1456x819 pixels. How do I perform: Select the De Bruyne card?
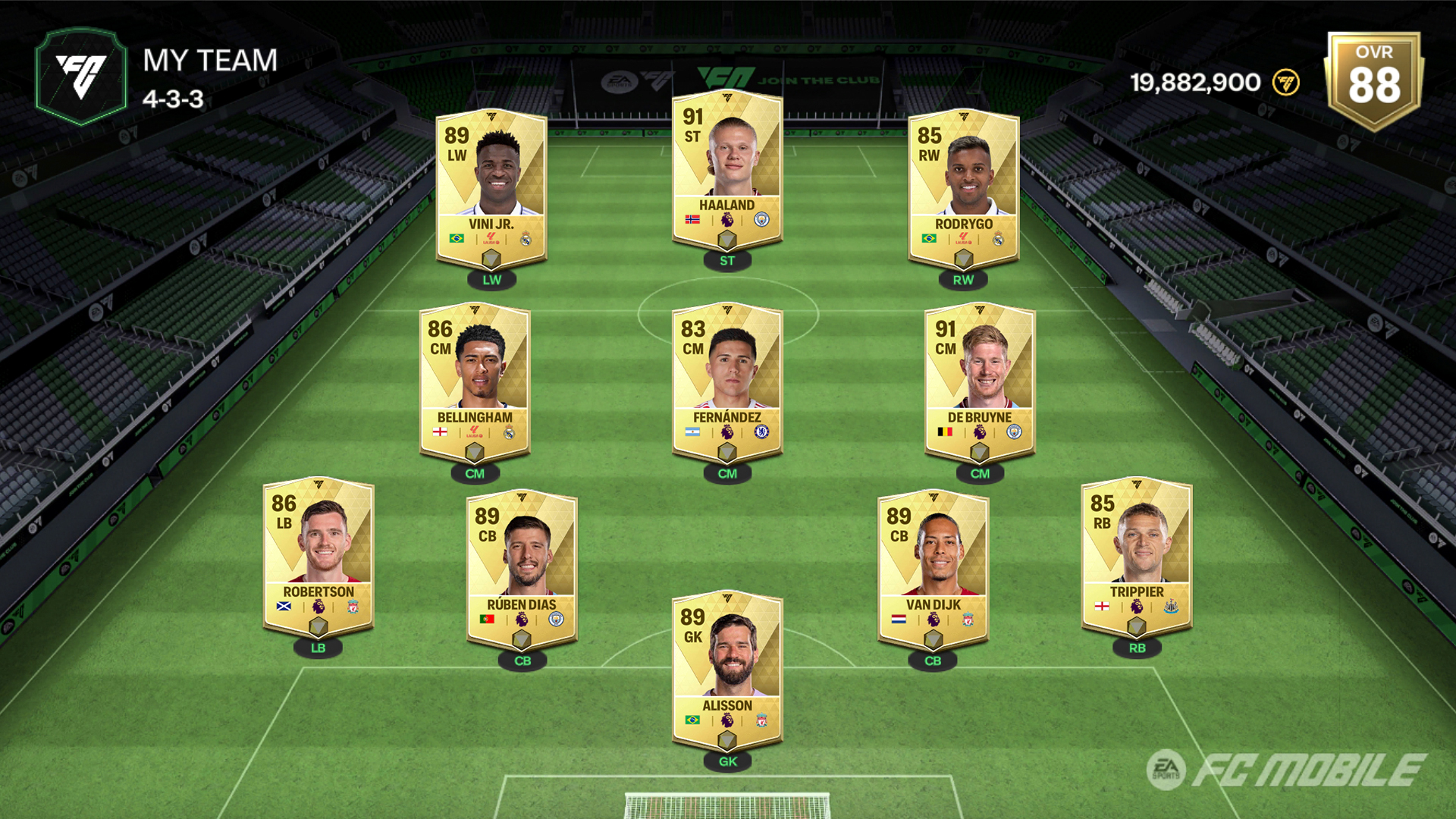point(980,383)
